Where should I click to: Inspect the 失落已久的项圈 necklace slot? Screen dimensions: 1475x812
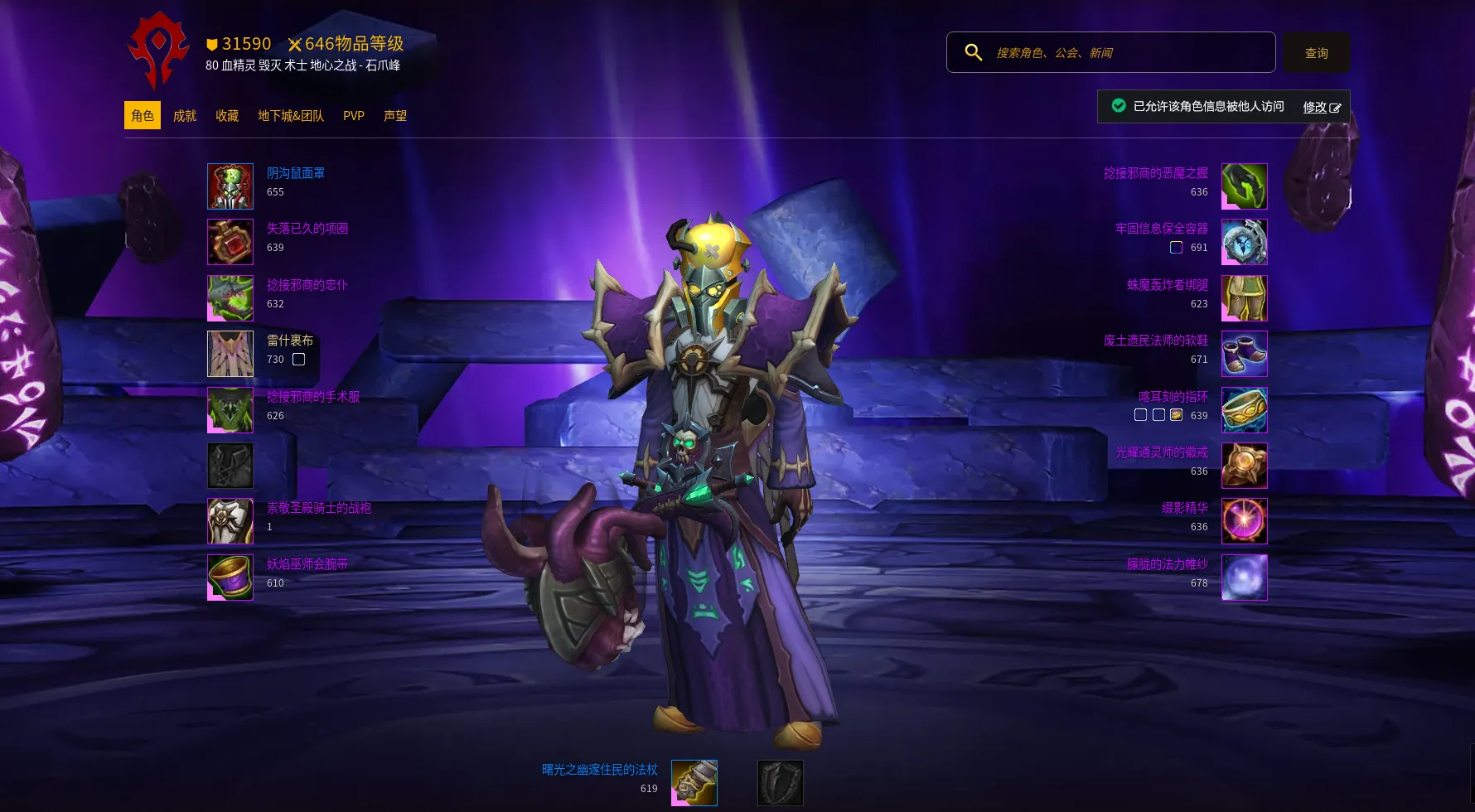point(230,242)
